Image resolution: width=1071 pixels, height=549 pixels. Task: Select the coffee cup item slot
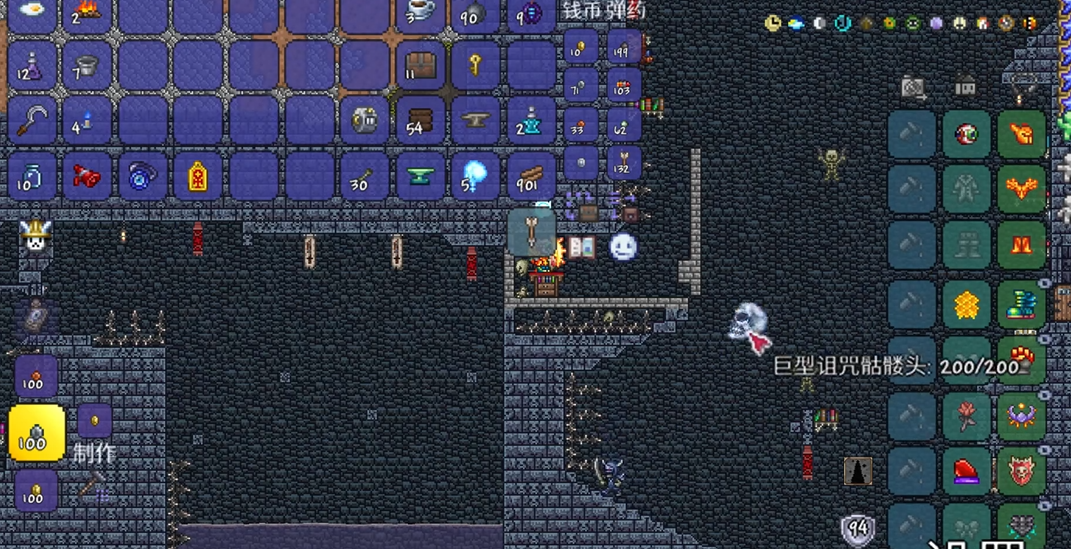(x=421, y=12)
